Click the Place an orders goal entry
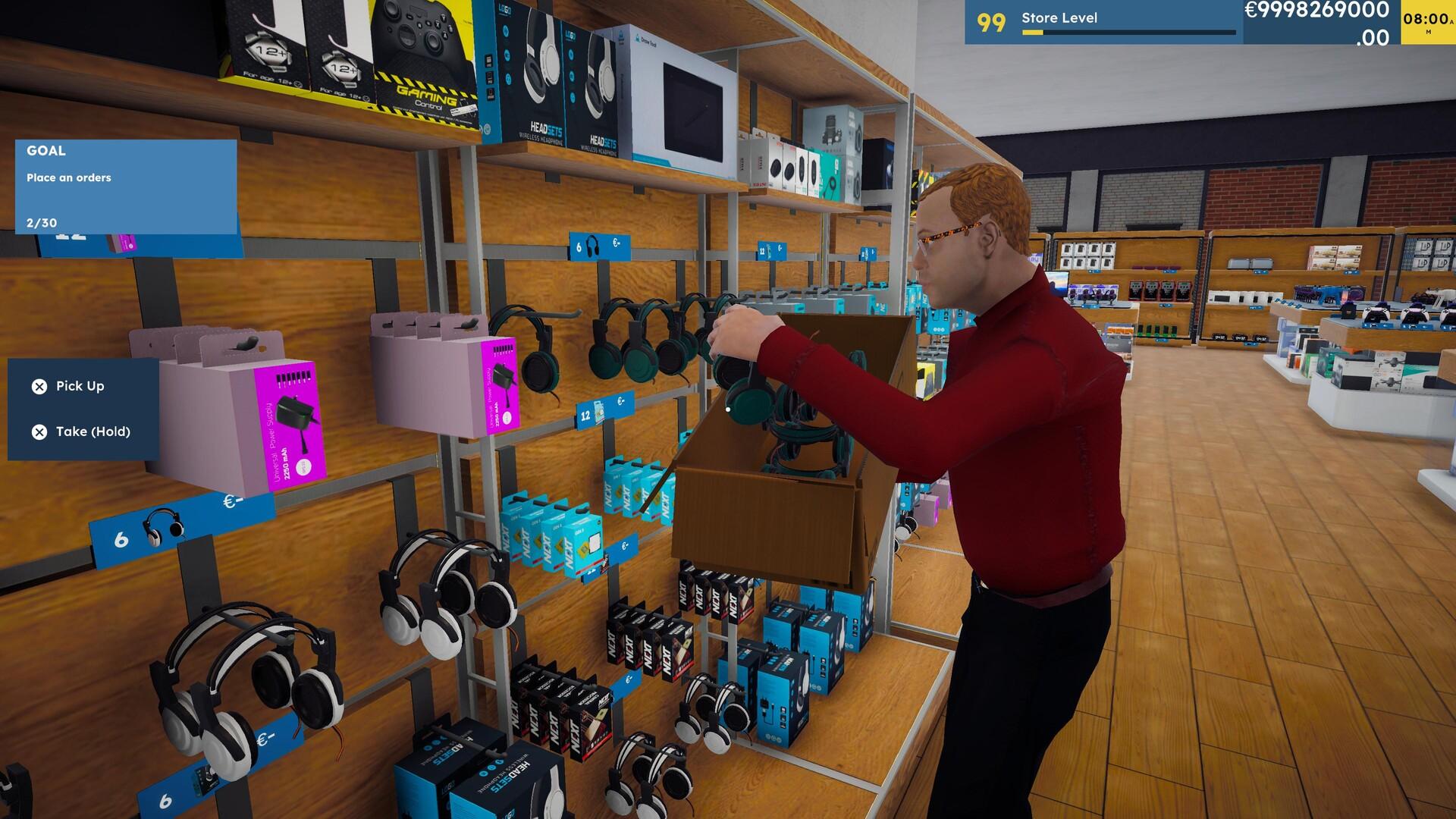1456x819 pixels. [69, 177]
